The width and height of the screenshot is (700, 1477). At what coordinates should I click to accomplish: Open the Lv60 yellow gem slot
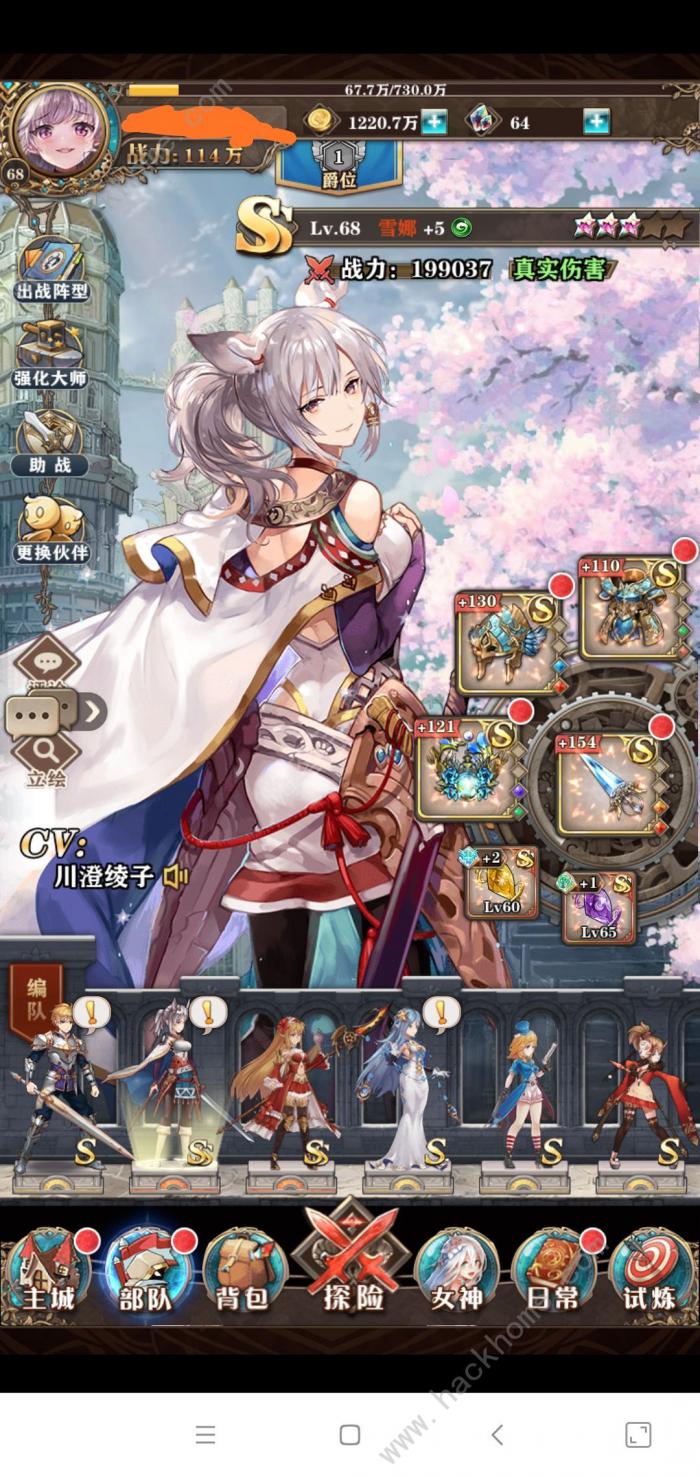coord(501,884)
